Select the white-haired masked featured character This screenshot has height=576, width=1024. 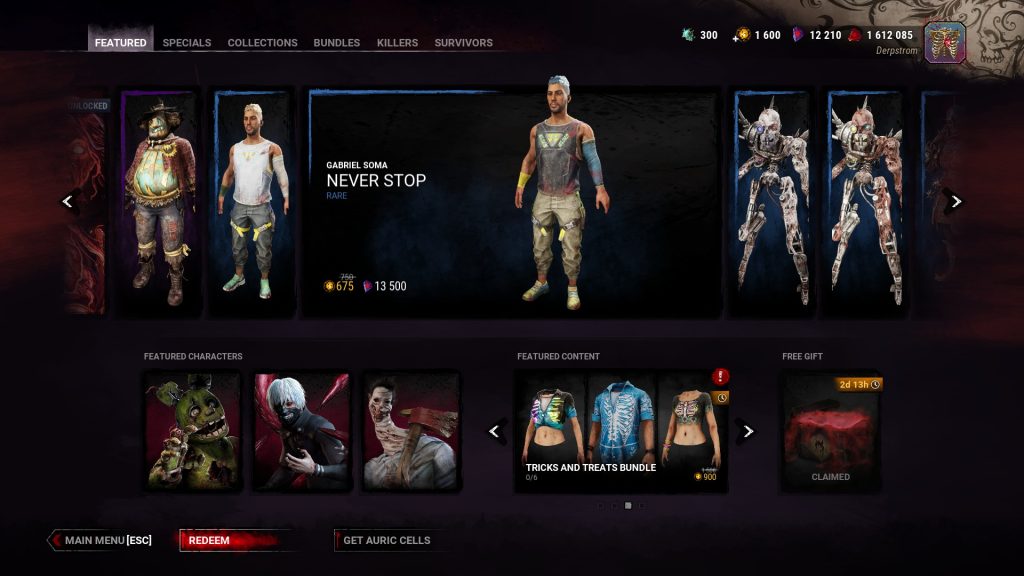[302, 432]
